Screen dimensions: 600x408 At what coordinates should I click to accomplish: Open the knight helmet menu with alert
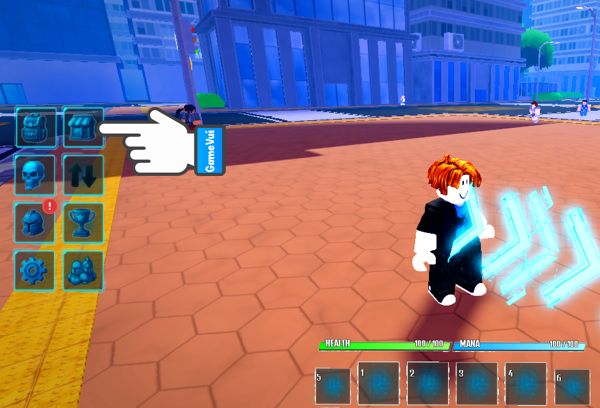tap(35, 221)
